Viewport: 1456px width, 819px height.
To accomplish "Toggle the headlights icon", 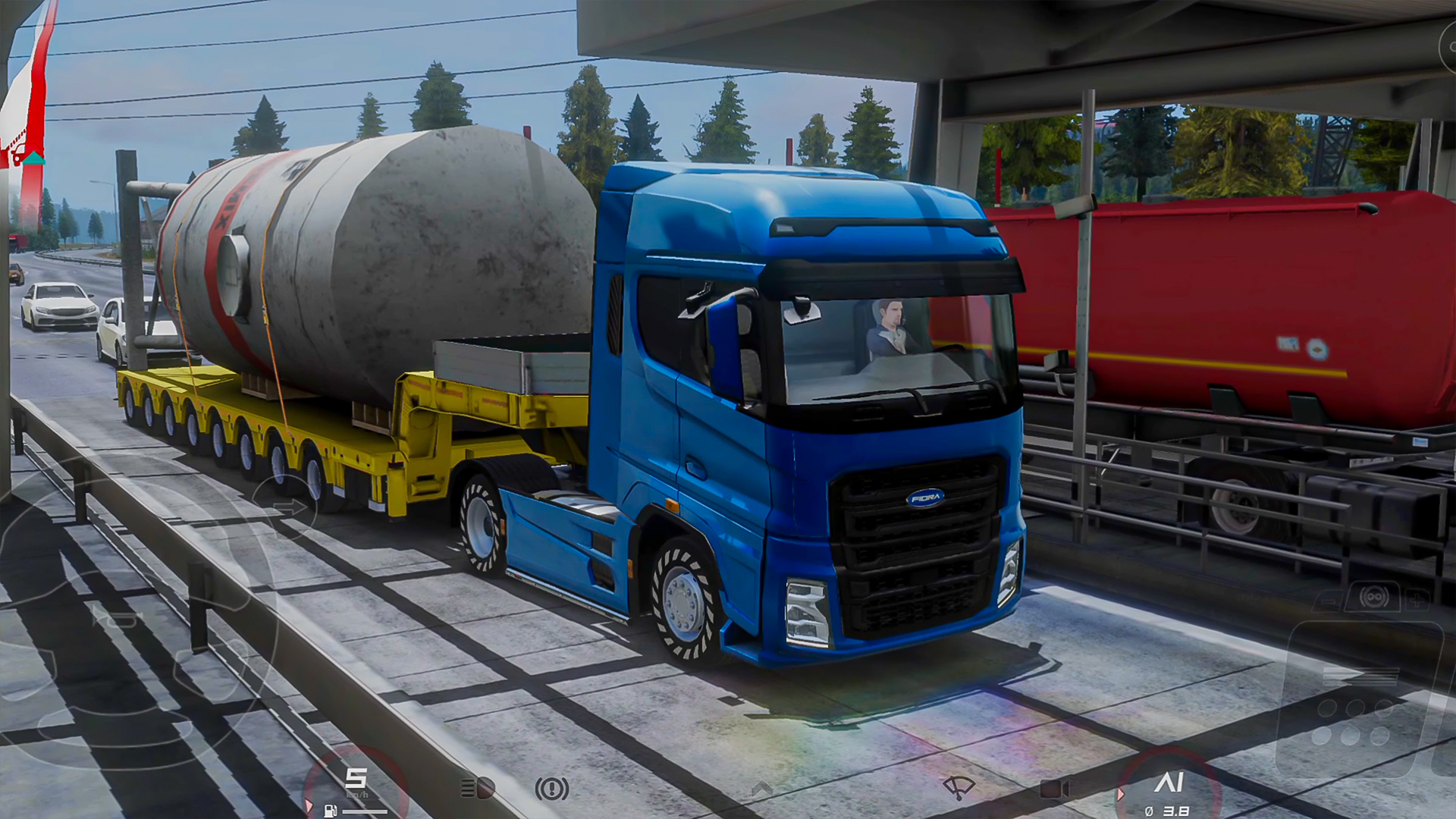I will pos(478,789).
